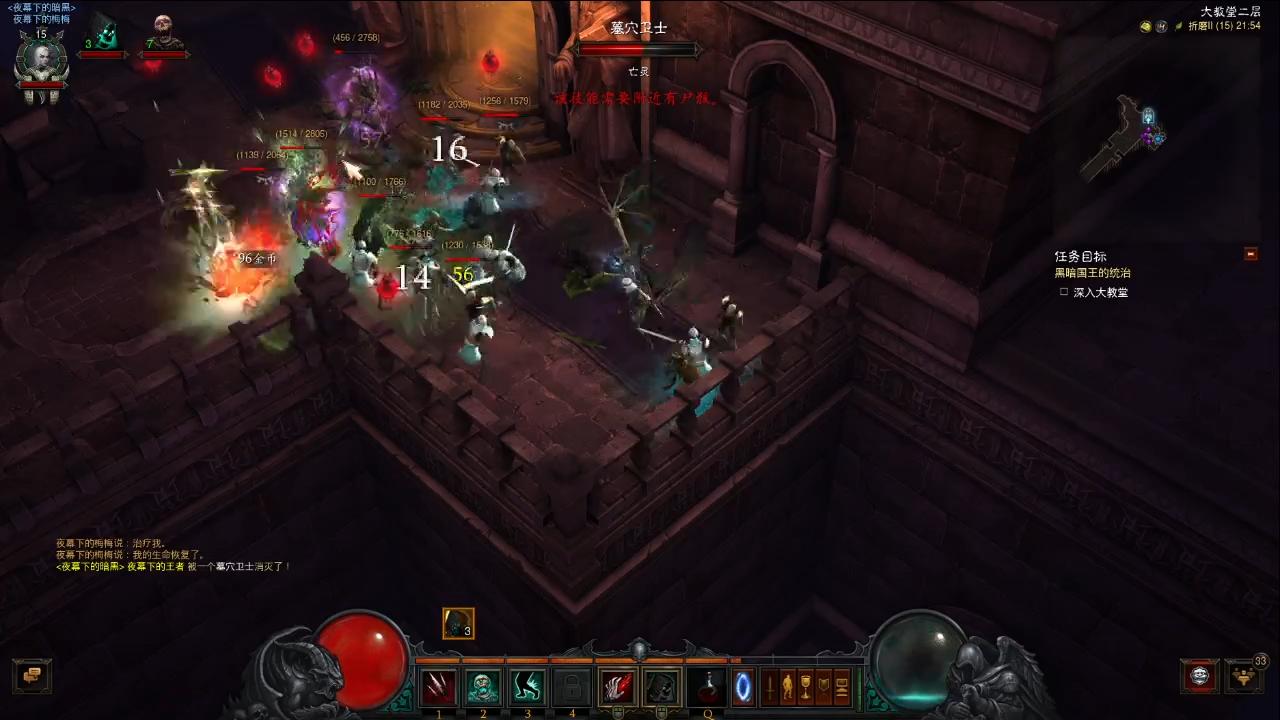The width and height of the screenshot is (1280, 720).
Task: Select the necromancer player portrait
Action: (x=41, y=62)
